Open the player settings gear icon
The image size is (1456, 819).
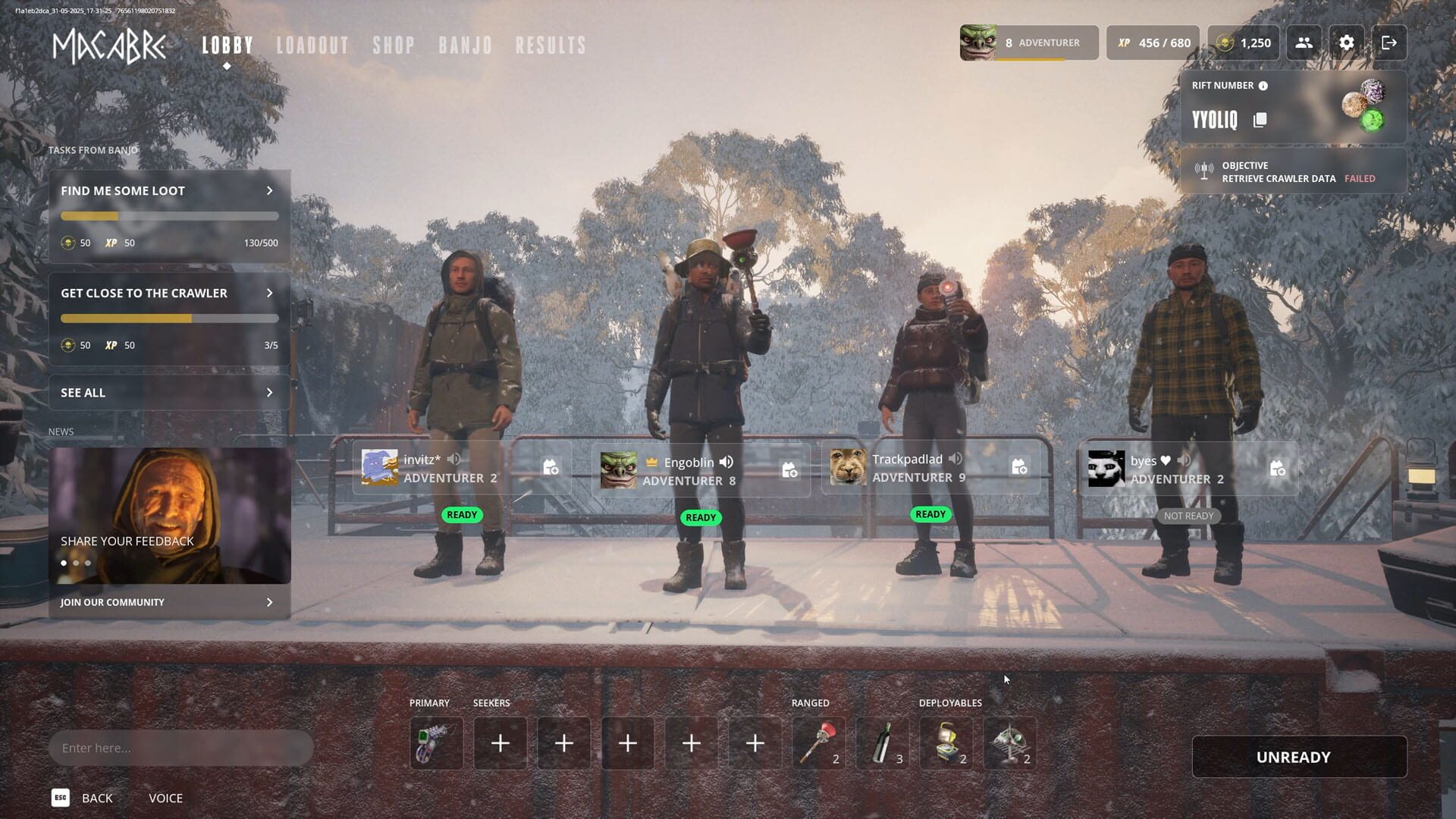coord(1347,43)
